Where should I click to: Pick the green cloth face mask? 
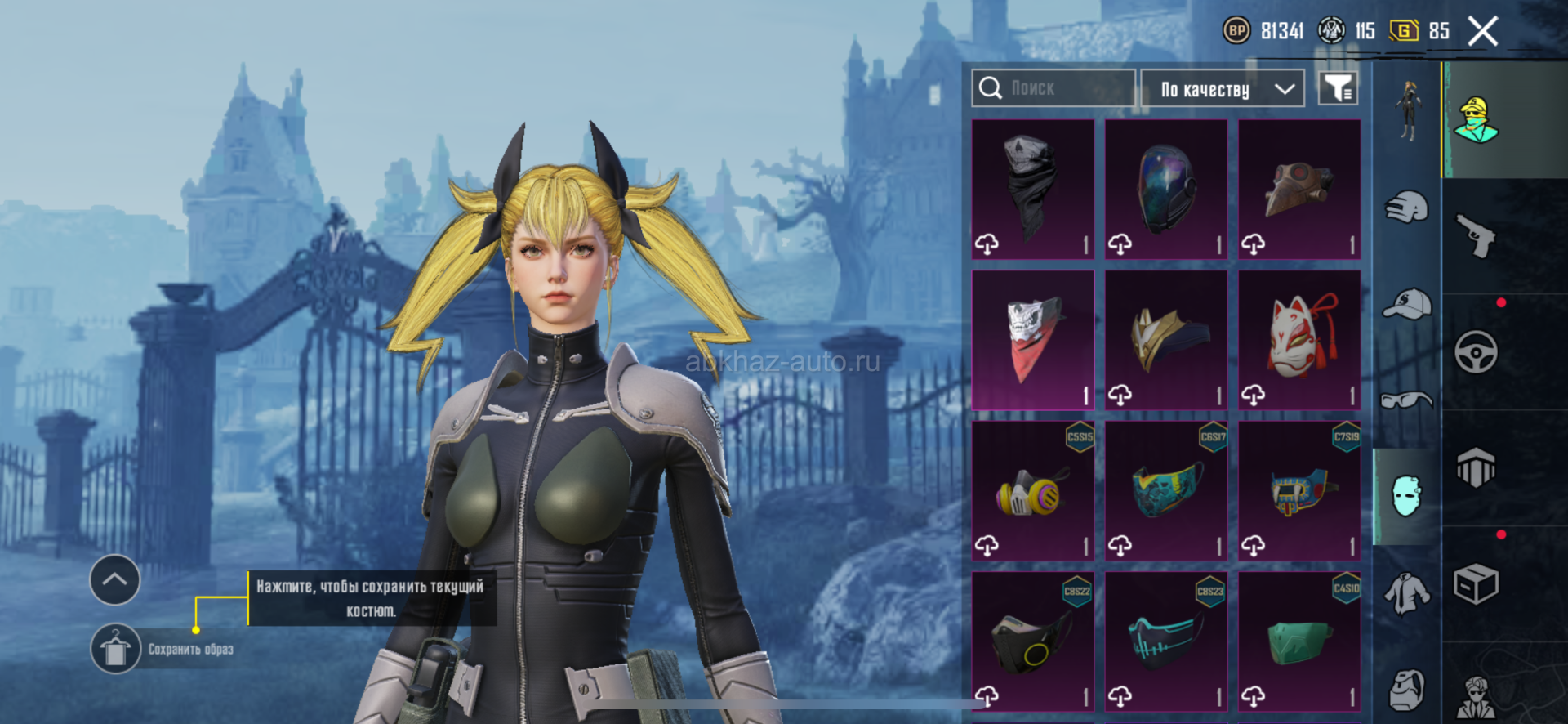click(x=1299, y=641)
